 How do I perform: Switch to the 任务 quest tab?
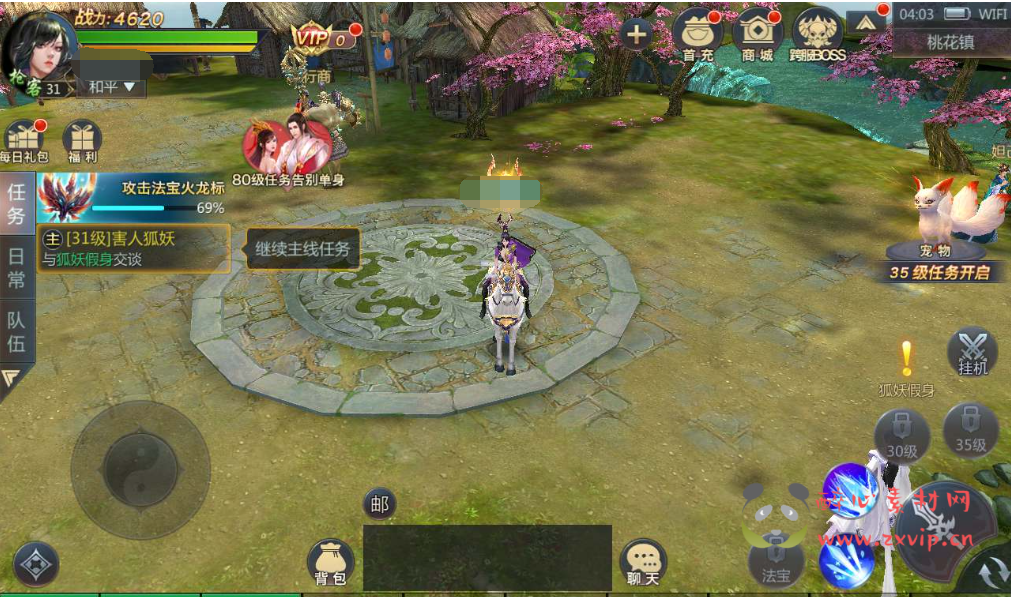17,203
